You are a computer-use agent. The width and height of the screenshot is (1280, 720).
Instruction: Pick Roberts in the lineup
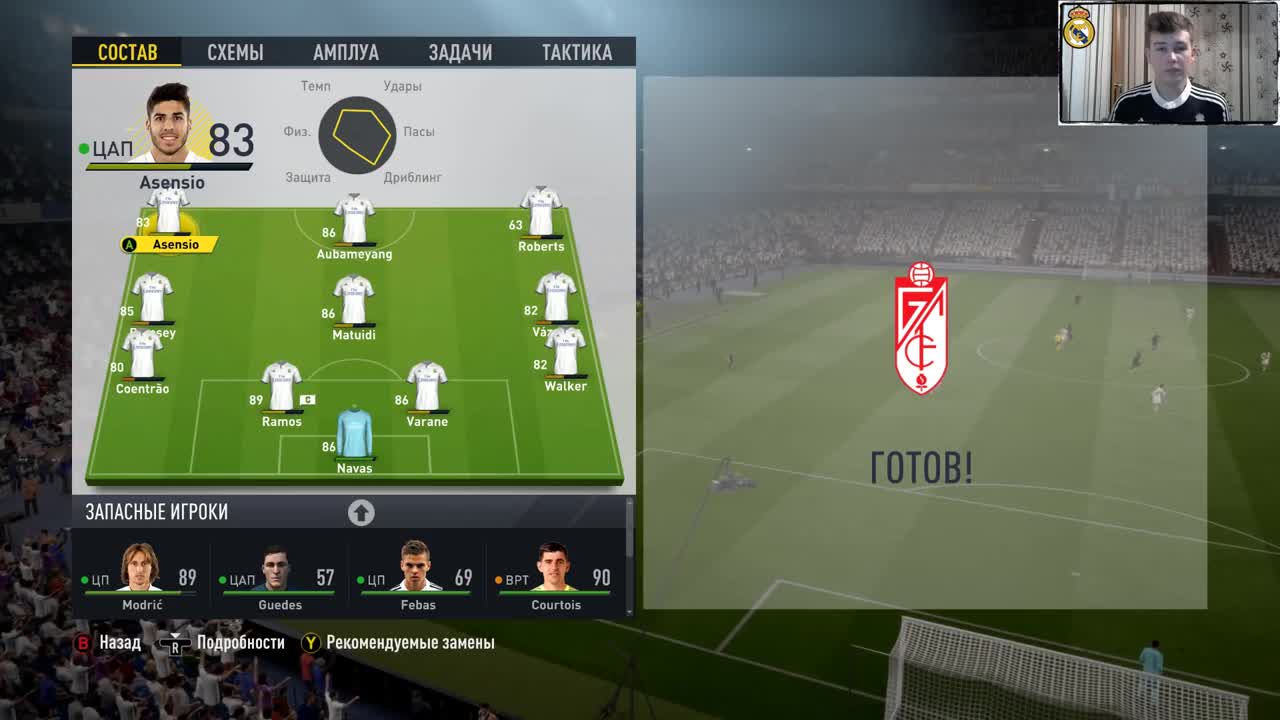pos(540,212)
